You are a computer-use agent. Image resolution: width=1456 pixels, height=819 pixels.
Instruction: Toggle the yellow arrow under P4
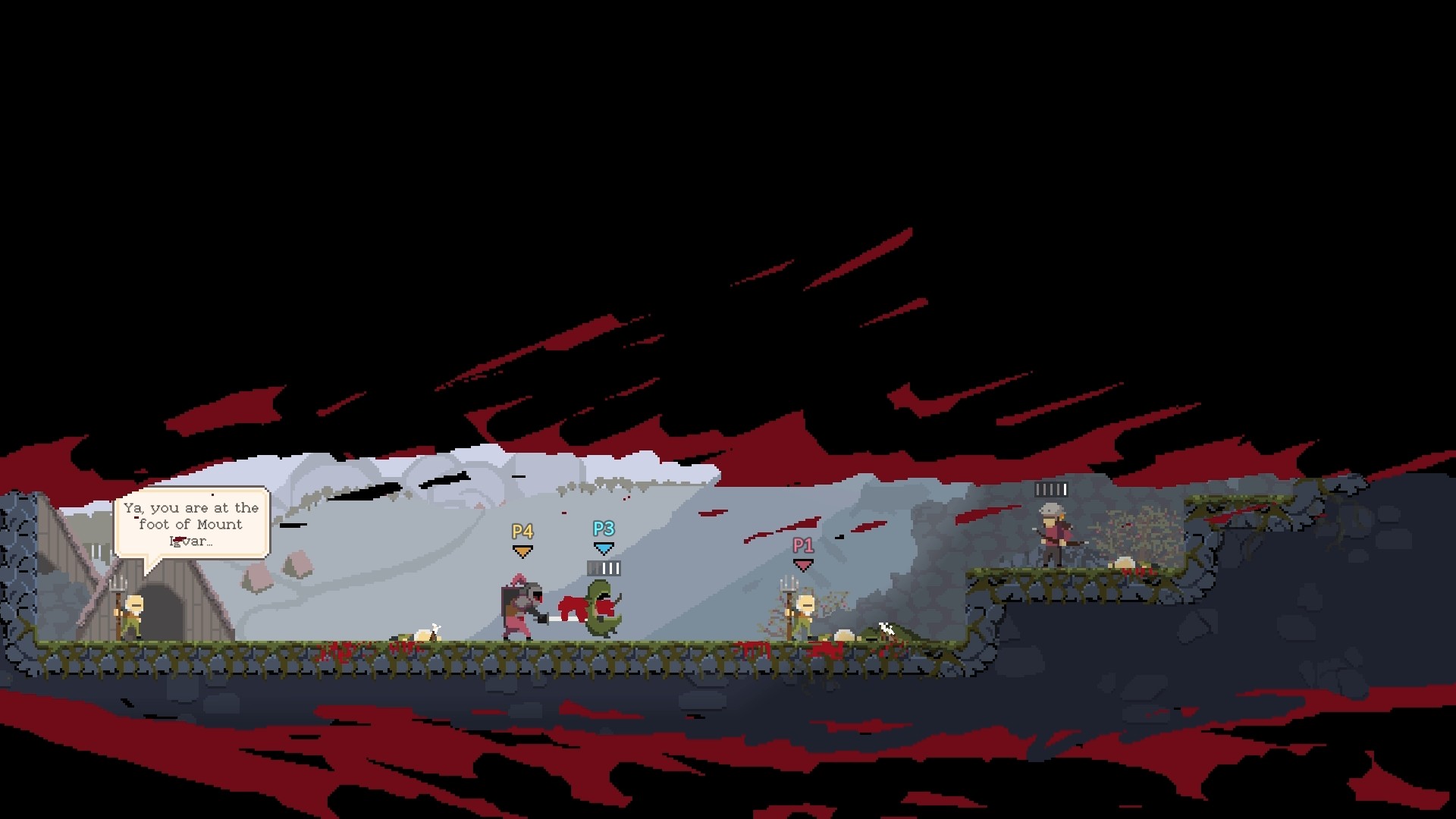522,551
